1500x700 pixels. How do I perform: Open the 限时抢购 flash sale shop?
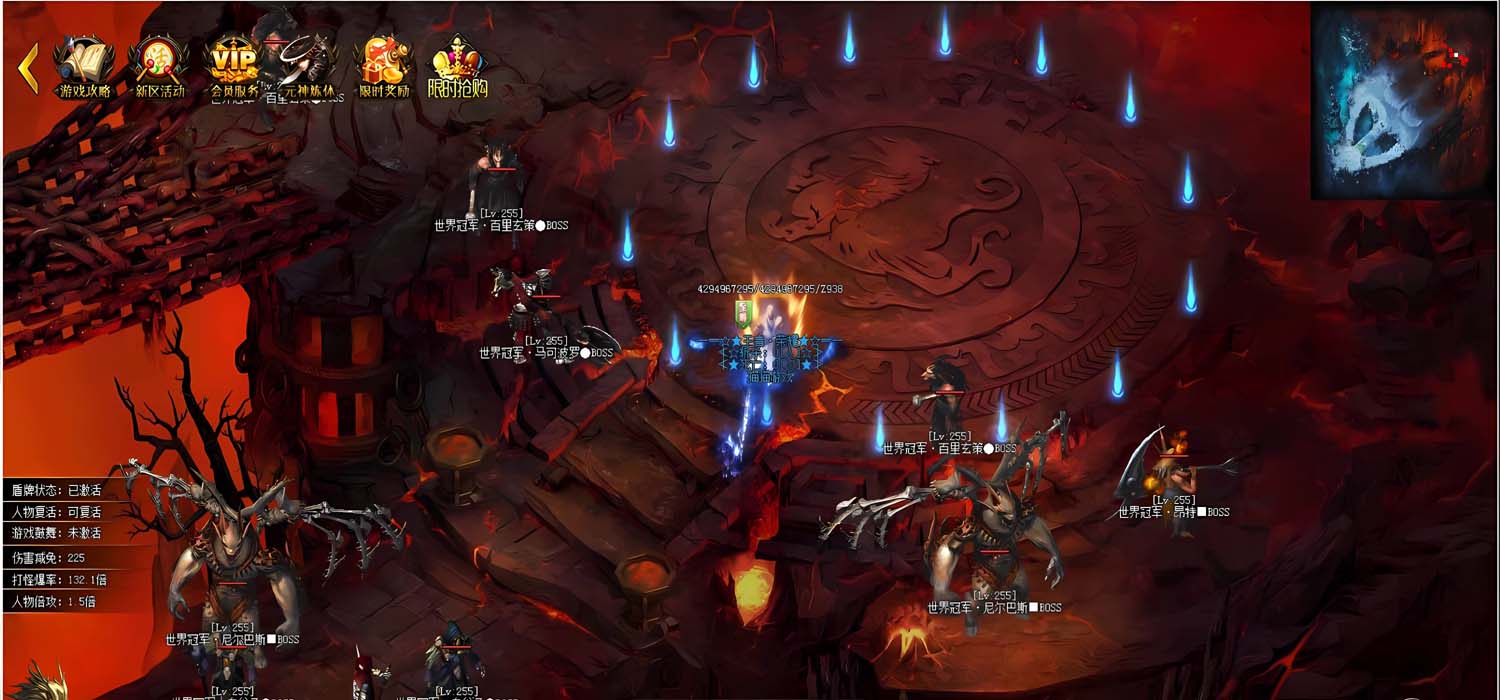coord(458,67)
